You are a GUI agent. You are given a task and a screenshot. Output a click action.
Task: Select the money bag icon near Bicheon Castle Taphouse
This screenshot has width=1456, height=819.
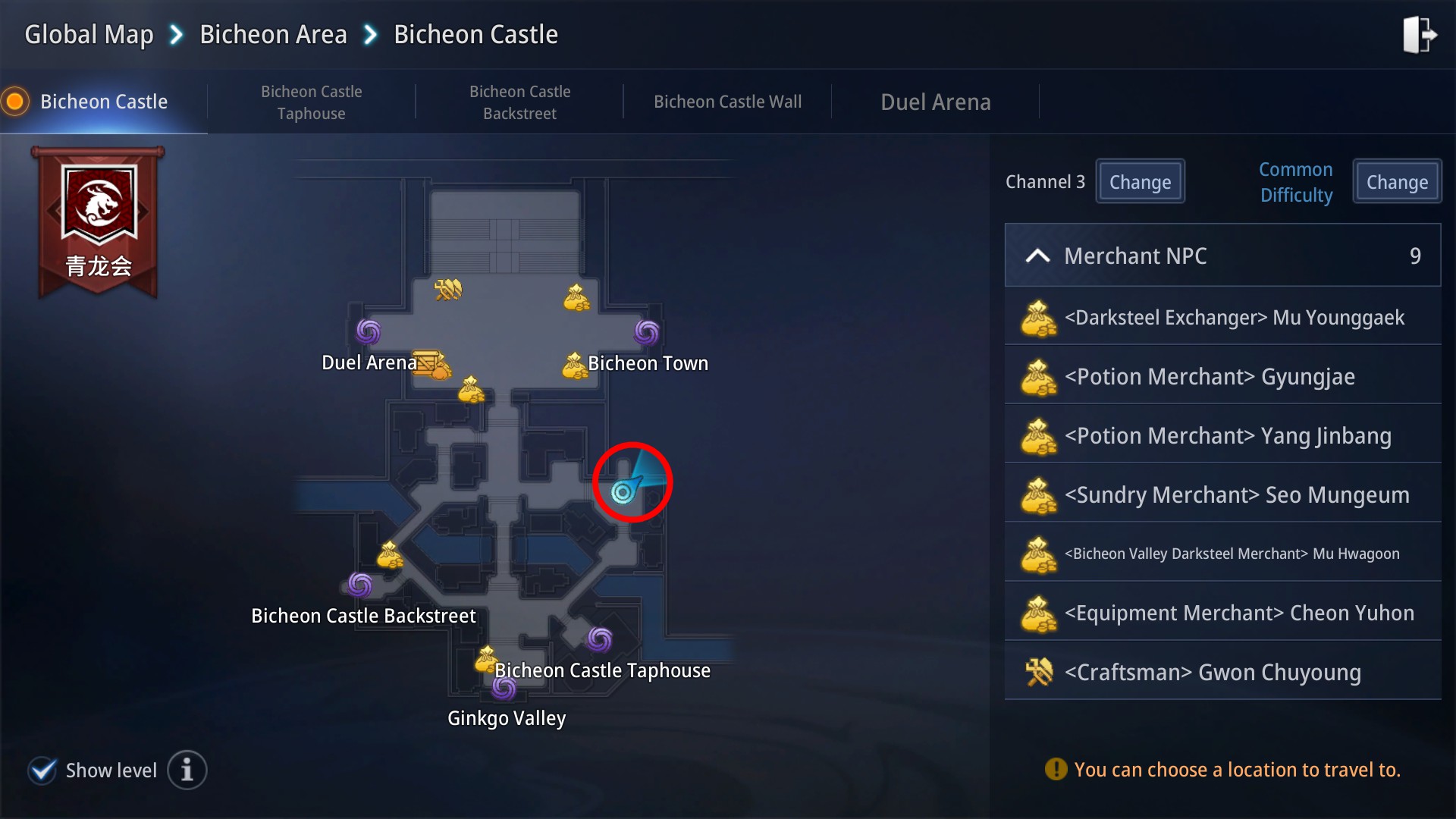486,659
